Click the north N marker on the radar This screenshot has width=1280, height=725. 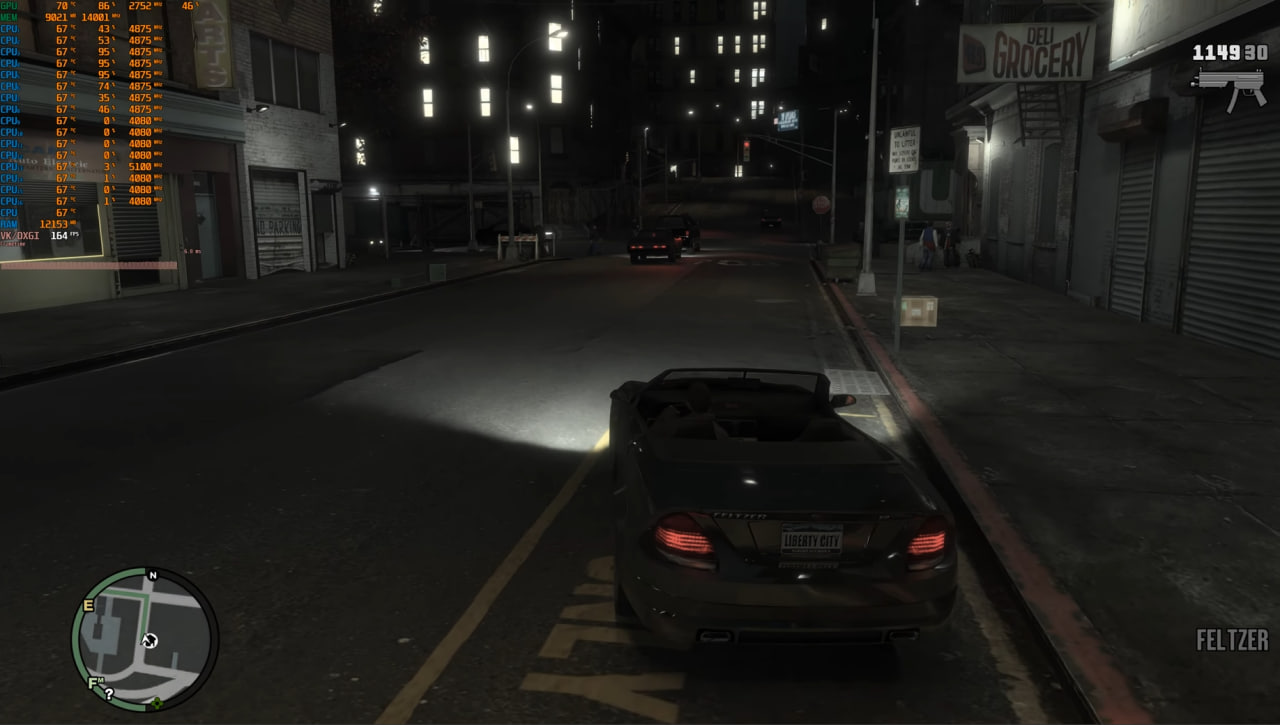point(153,575)
